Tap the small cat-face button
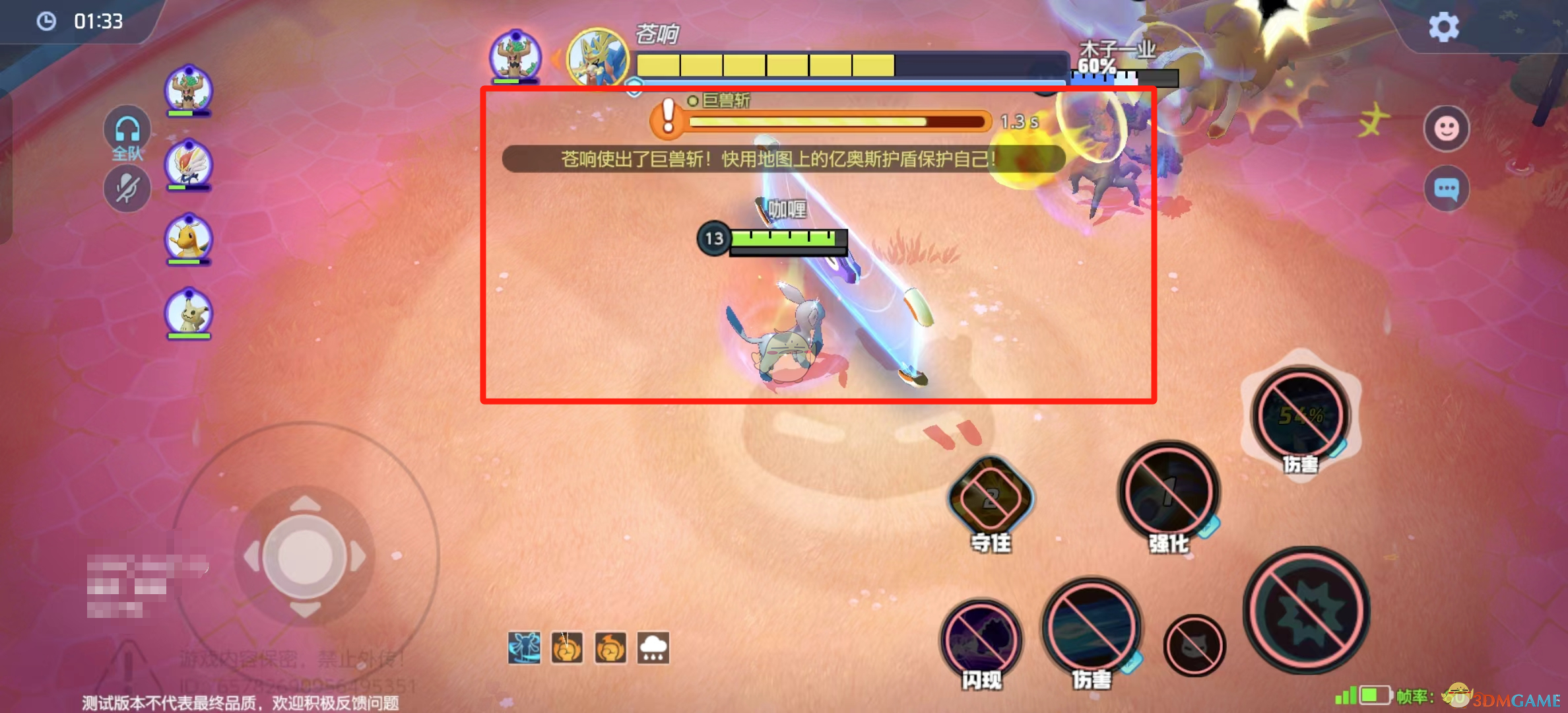This screenshot has height=713, width=1568. point(1194,646)
